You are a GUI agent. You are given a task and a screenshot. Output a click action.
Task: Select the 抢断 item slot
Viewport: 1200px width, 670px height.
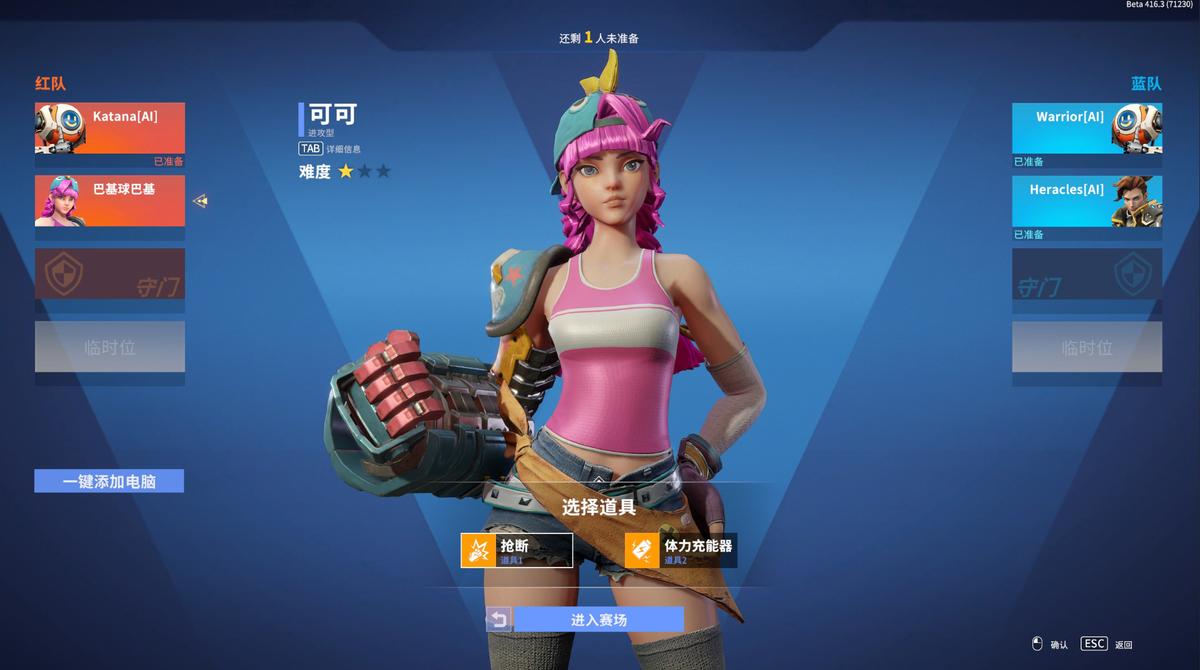pos(517,550)
